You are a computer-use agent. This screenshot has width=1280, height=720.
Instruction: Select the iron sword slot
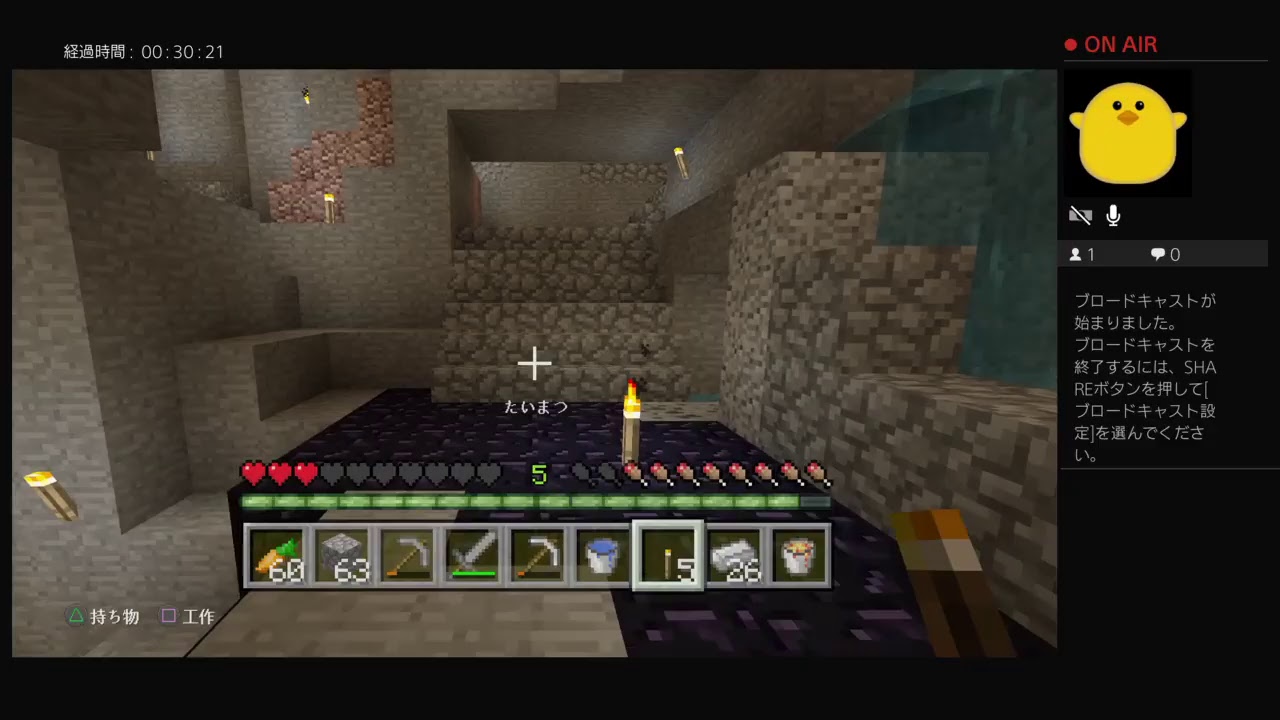pyautogui.click(x=474, y=557)
